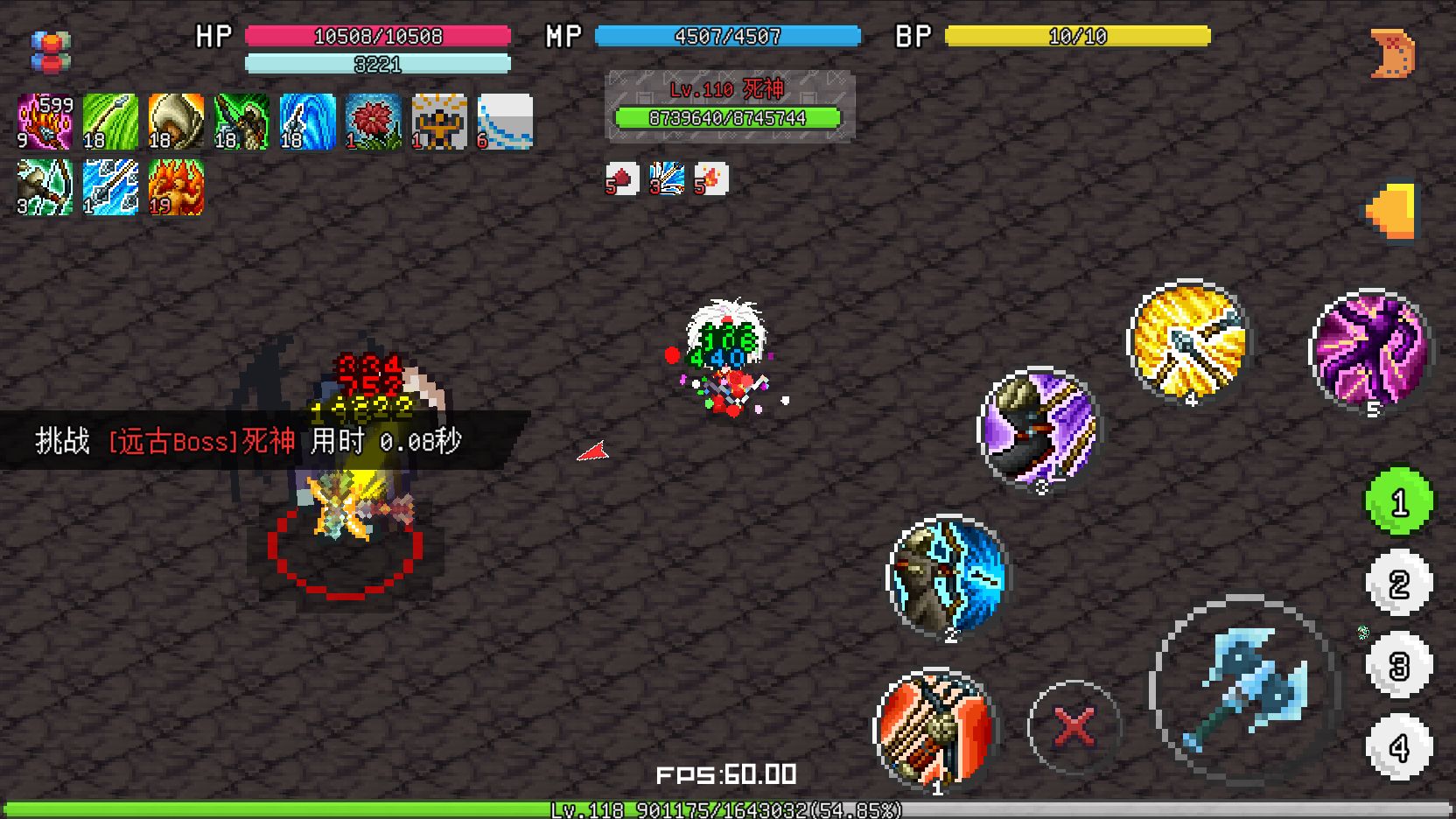
Task: Select the red flower buff icon
Action: [x=373, y=122]
